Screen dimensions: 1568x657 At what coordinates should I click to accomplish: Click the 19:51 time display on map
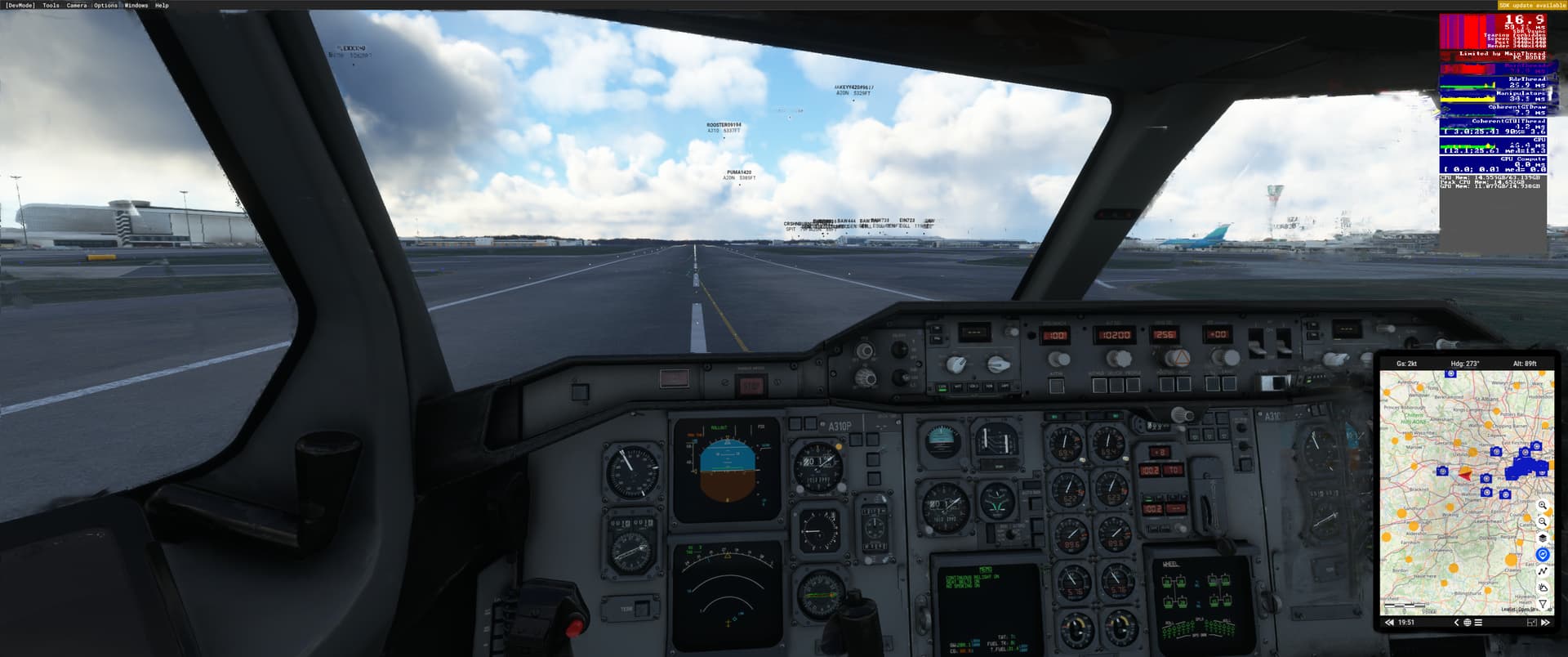(x=1405, y=621)
